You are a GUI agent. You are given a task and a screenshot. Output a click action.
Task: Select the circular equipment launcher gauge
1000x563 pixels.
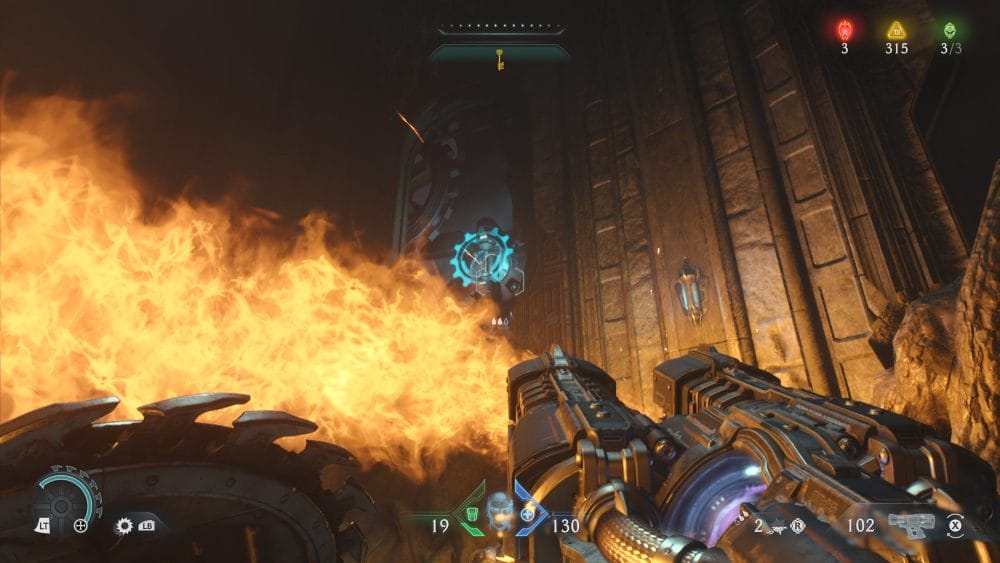(x=61, y=500)
